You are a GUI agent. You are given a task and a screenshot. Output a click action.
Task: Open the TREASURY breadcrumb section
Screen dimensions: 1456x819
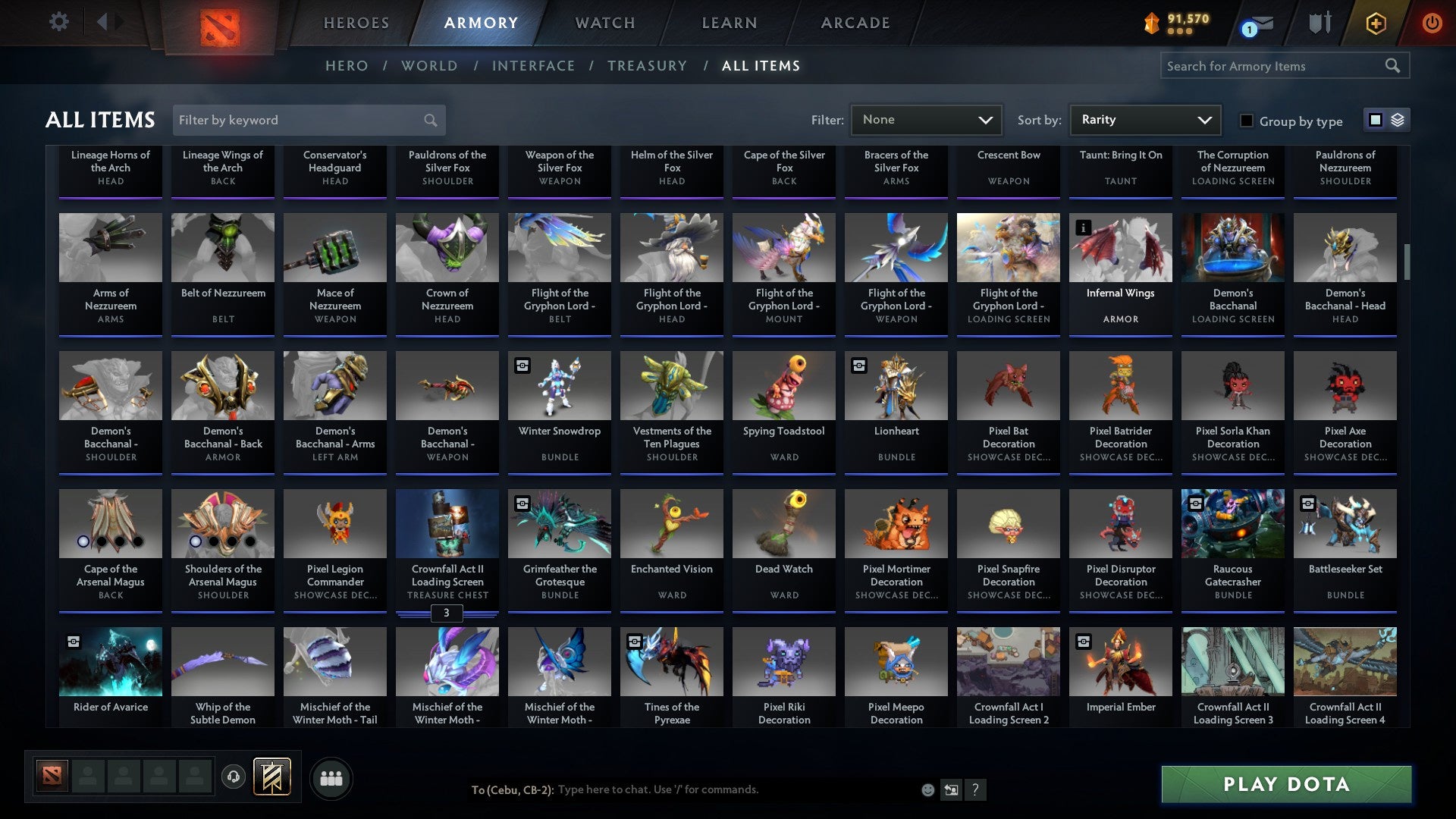click(x=648, y=66)
